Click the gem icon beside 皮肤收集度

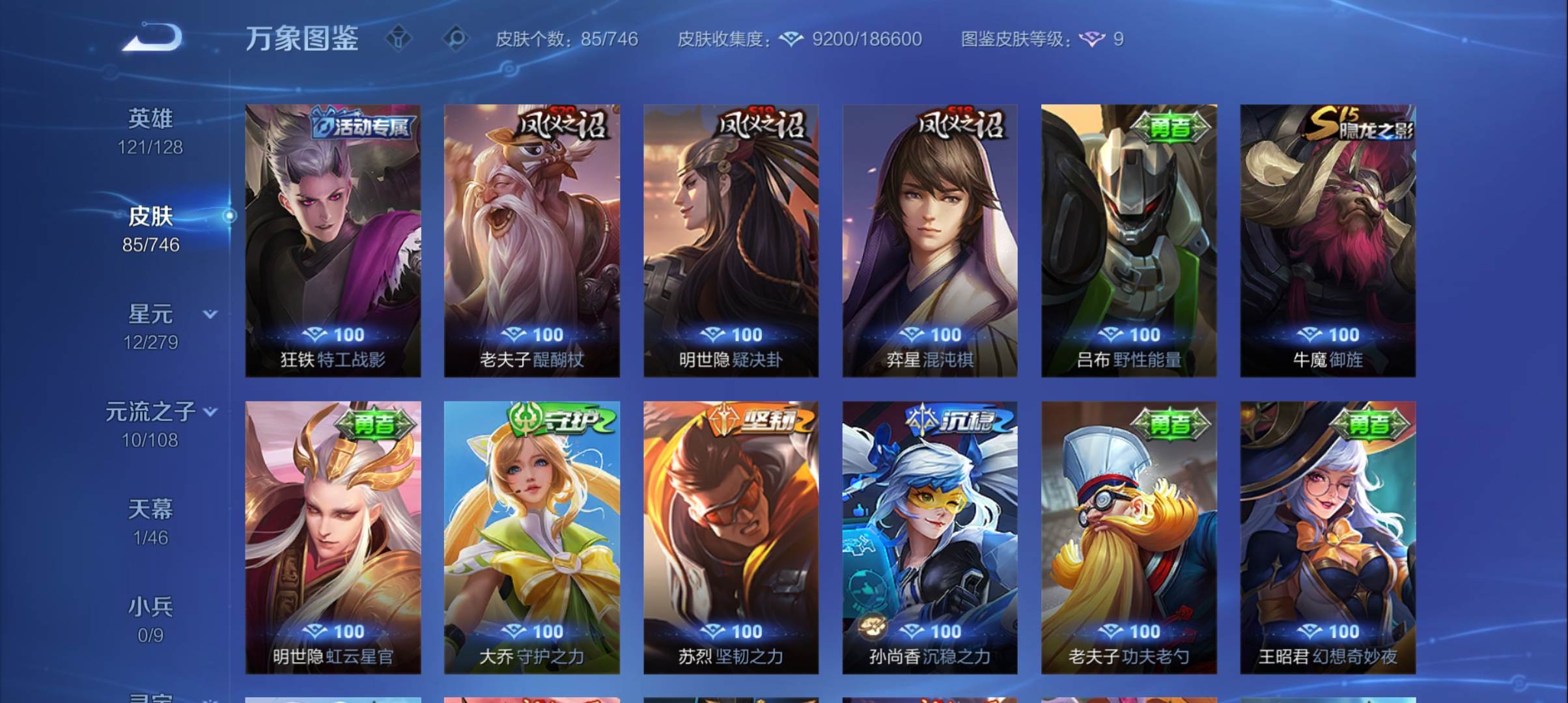pos(790,39)
